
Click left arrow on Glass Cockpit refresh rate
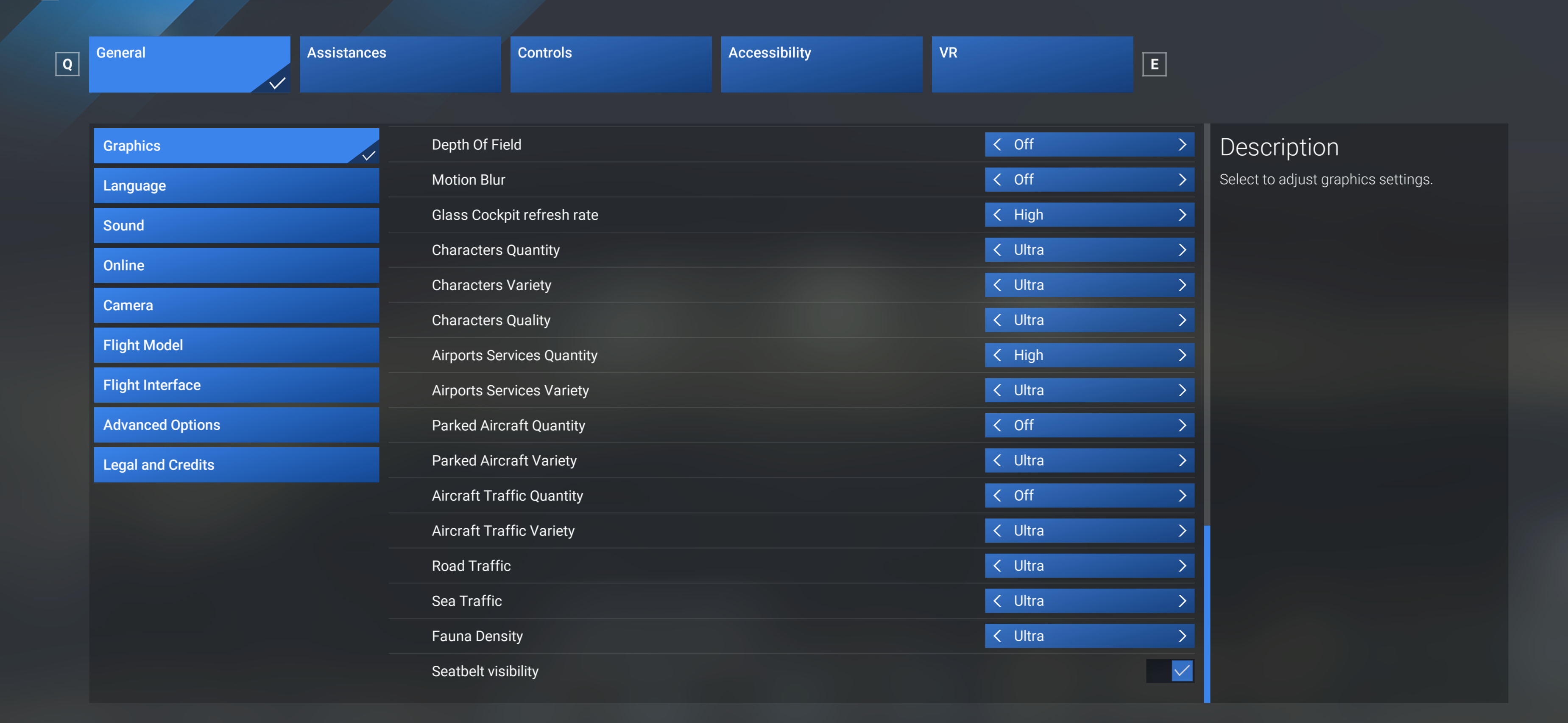(x=997, y=215)
